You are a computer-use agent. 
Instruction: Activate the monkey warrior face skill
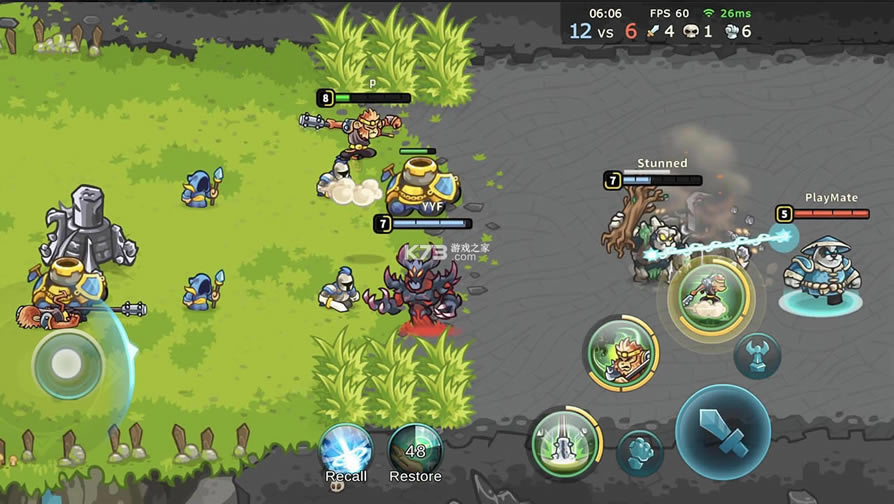(x=621, y=351)
